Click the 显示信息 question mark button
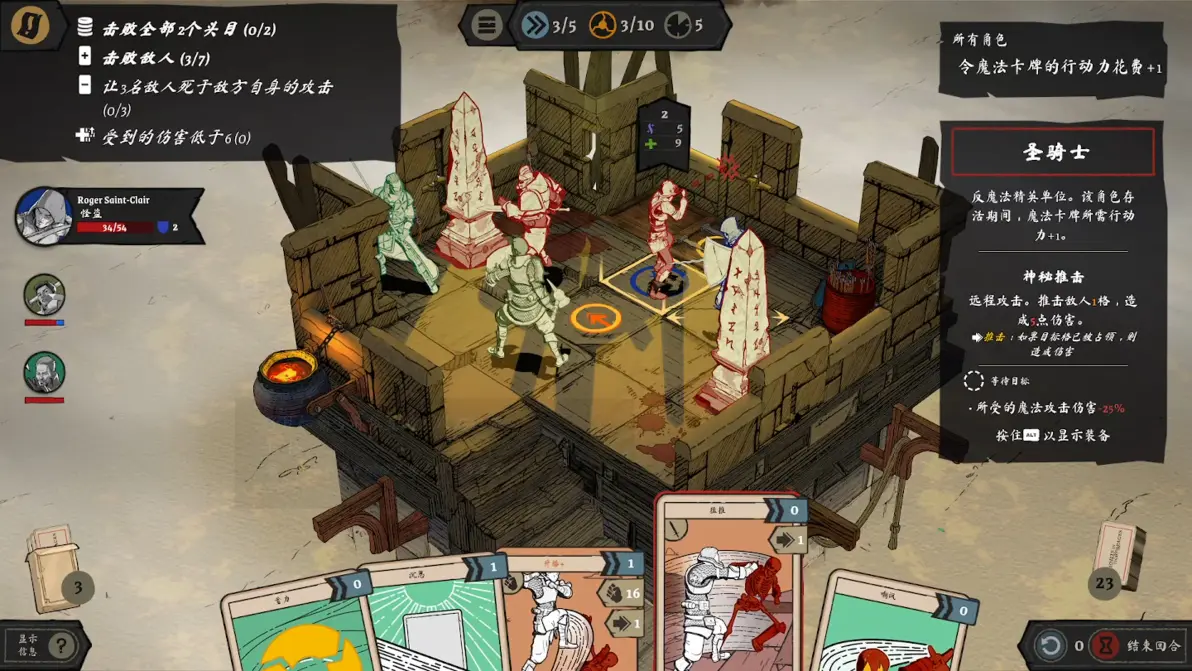This screenshot has width=1192, height=671. [x=62, y=645]
